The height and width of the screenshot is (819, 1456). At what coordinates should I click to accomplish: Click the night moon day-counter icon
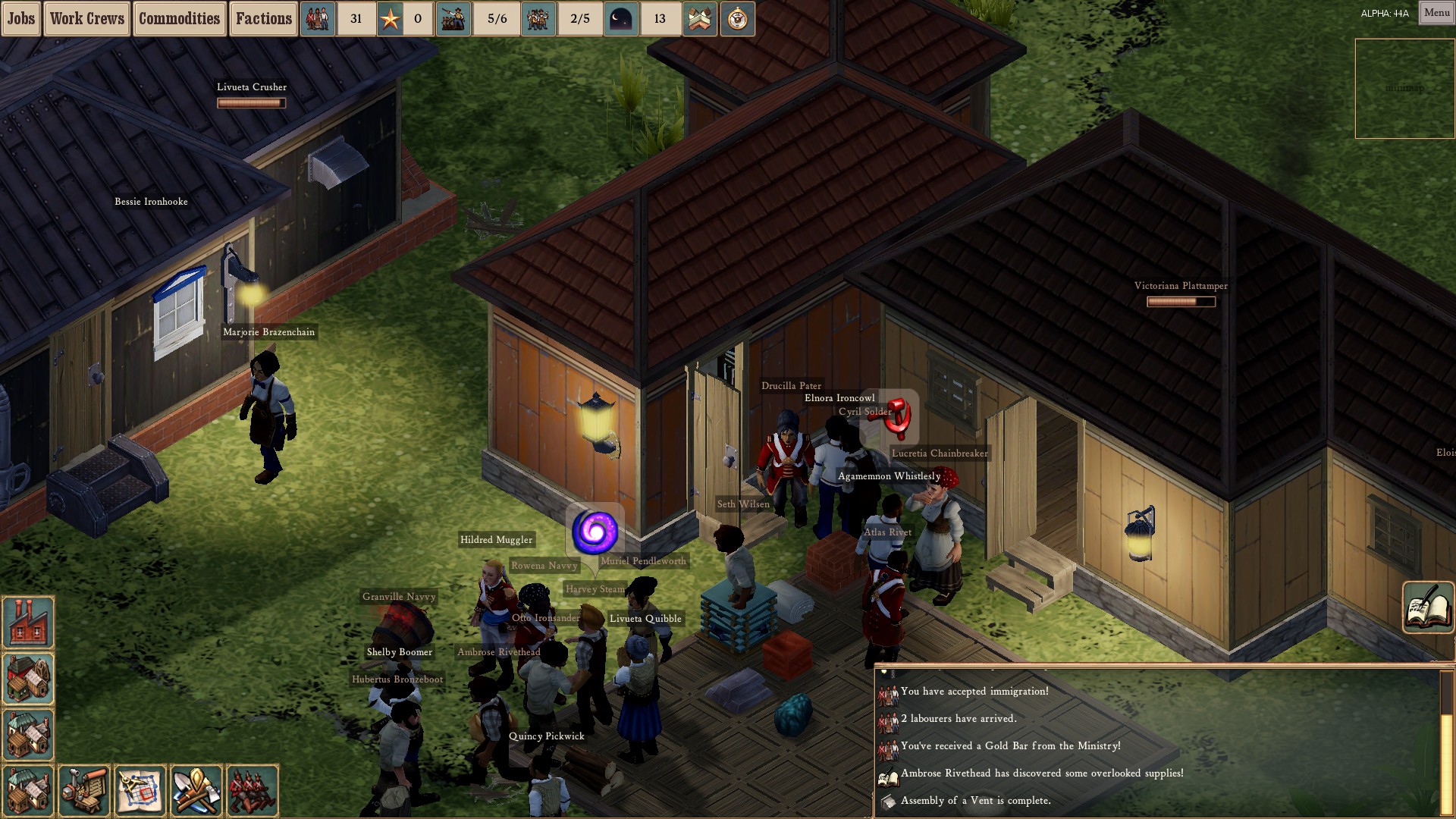[x=620, y=19]
